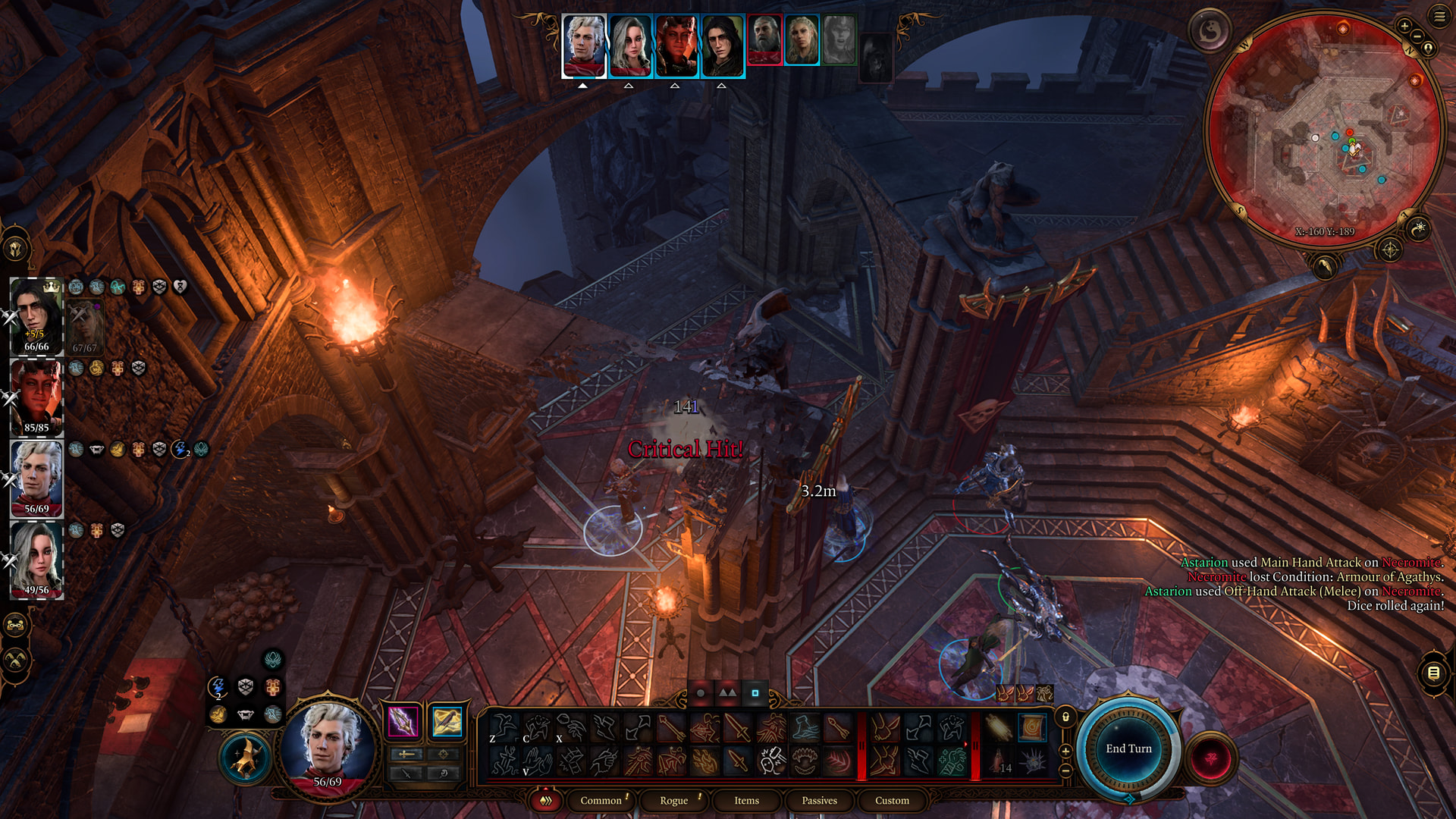Select the red tiefling party portrait

(36, 397)
